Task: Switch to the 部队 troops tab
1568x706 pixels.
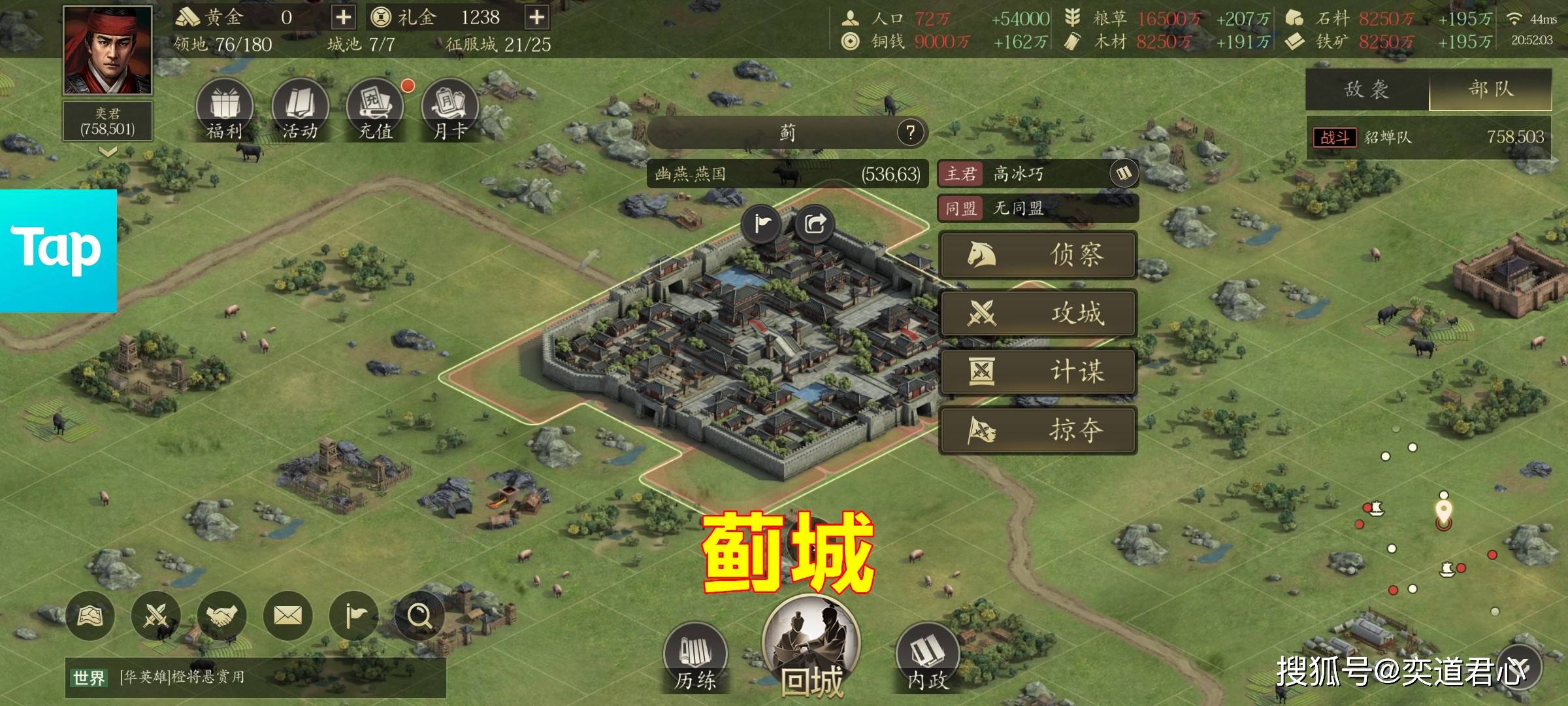Action: coord(1490,90)
